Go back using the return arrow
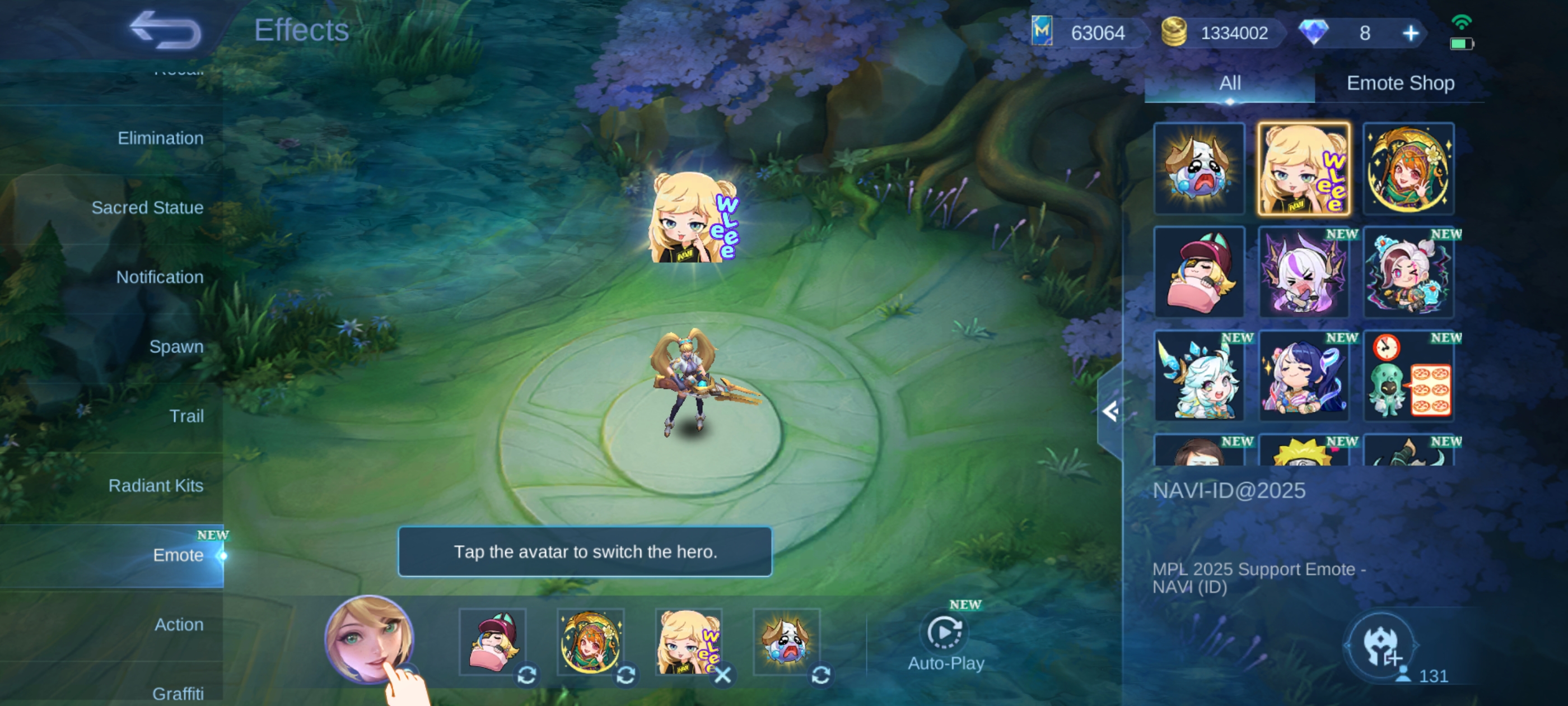1568x706 pixels. [165, 30]
